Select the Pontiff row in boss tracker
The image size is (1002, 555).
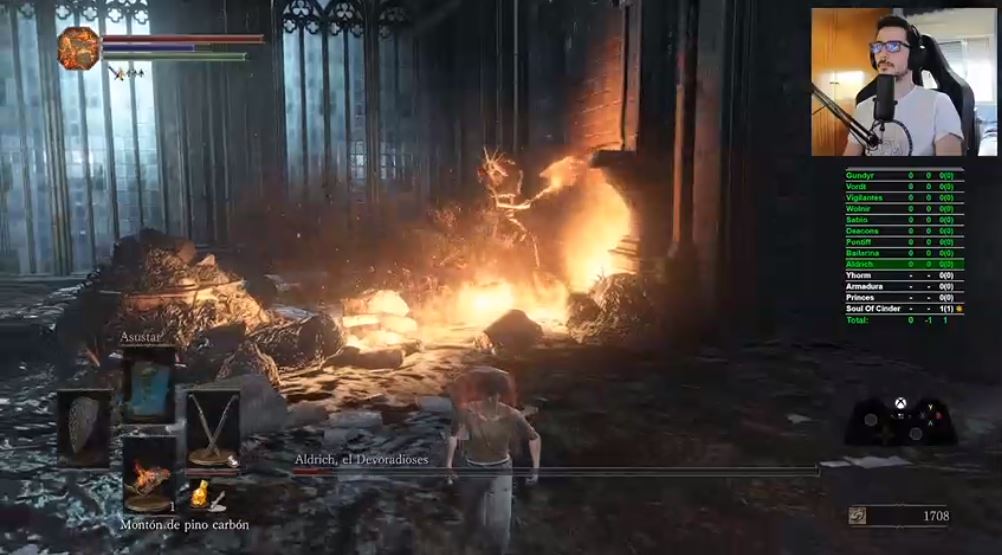click(x=904, y=242)
